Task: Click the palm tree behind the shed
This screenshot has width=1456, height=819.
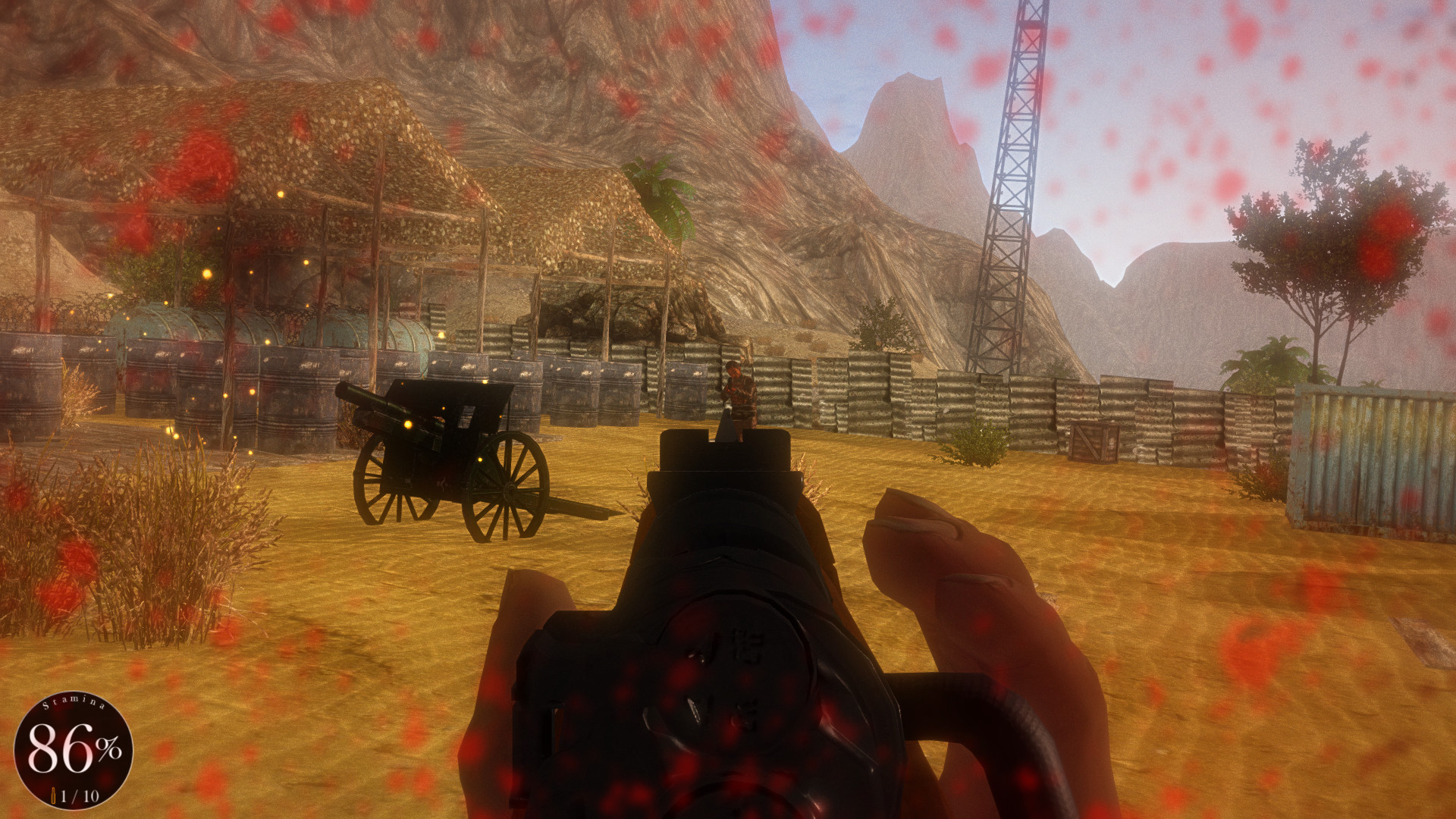Action: tap(664, 197)
